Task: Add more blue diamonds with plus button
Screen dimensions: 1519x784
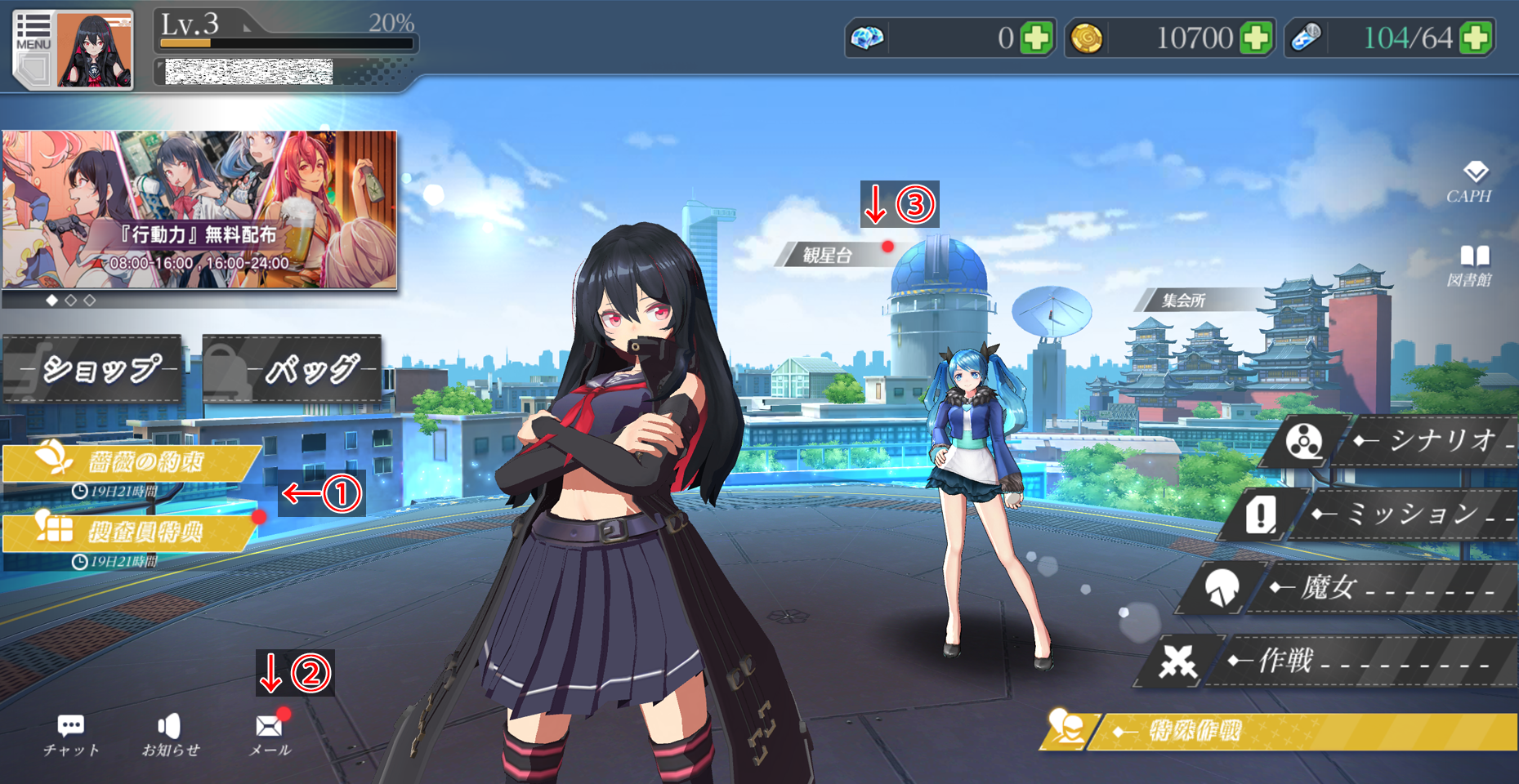Action: [x=1036, y=38]
